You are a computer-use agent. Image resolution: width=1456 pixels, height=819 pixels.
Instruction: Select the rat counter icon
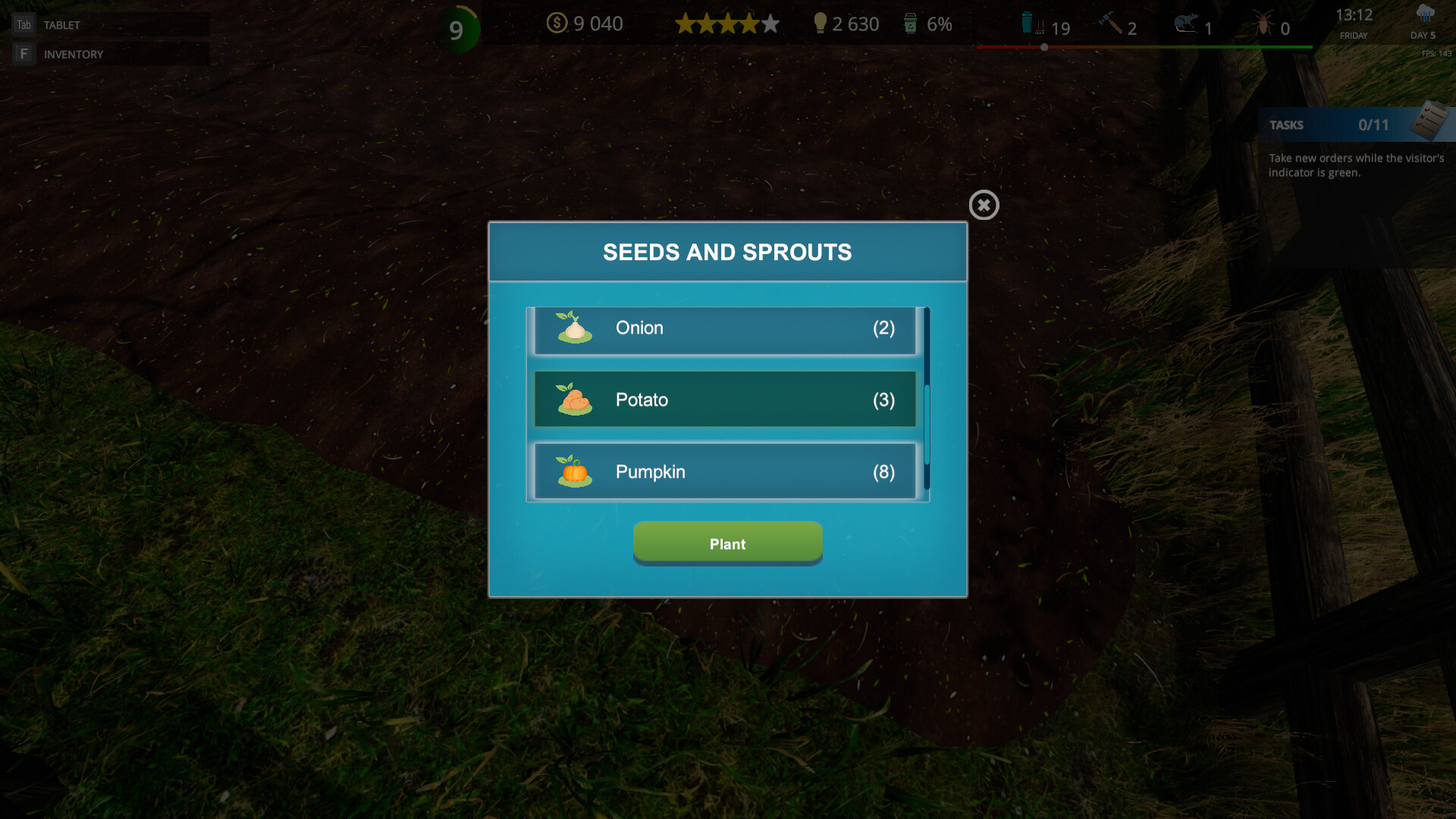click(x=1185, y=24)
